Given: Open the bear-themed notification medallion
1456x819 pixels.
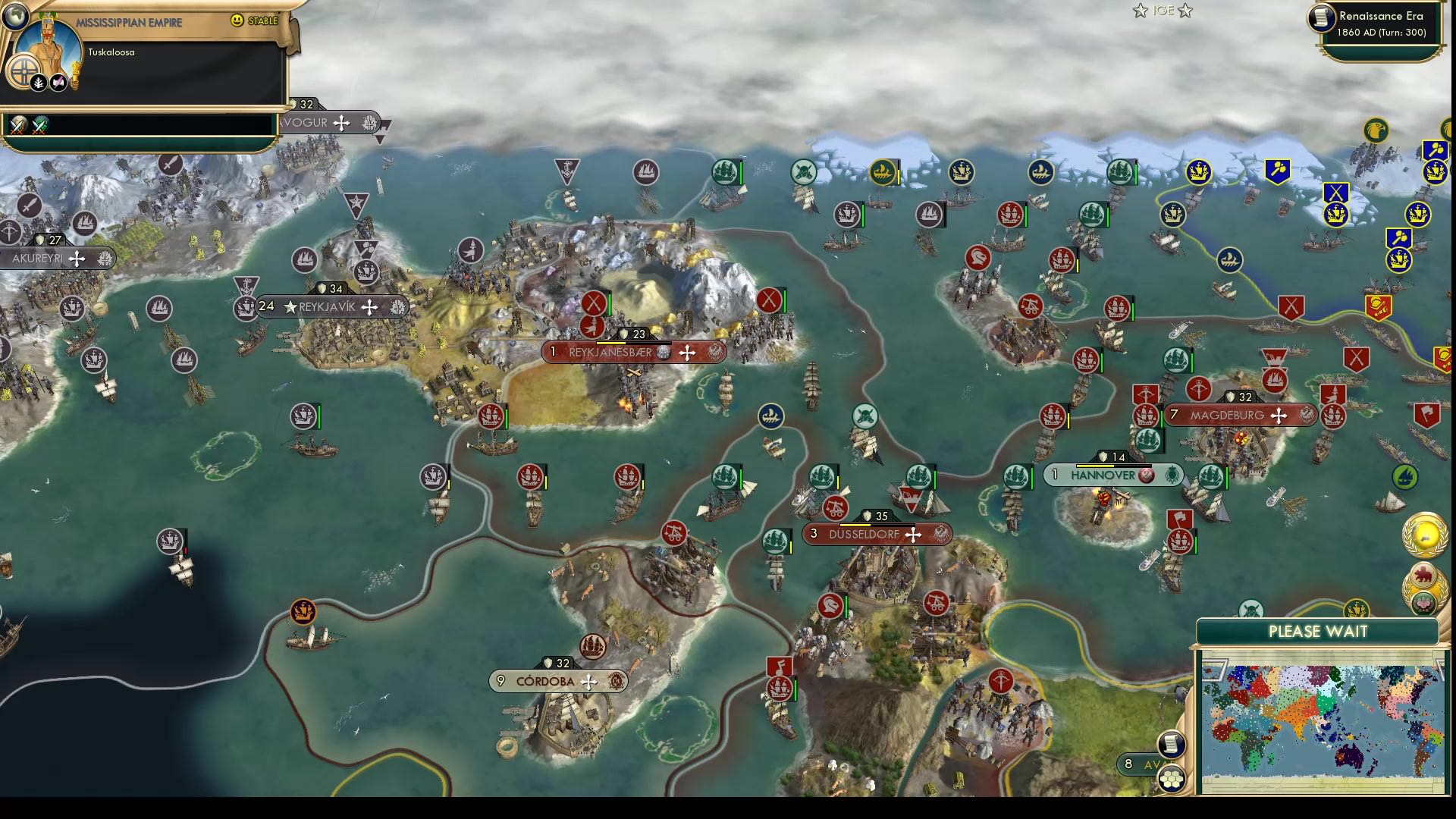Looking at the screenshot, I should coord(1423,574).
